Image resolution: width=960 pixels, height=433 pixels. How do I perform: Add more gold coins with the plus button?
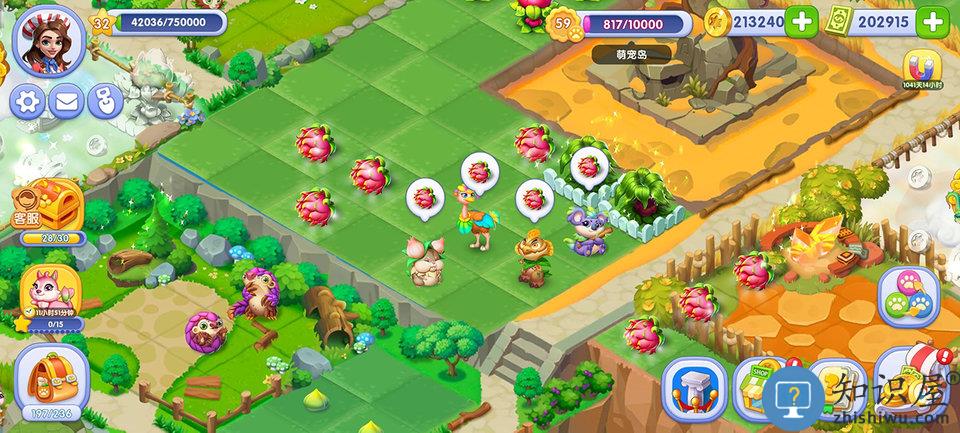801,22
